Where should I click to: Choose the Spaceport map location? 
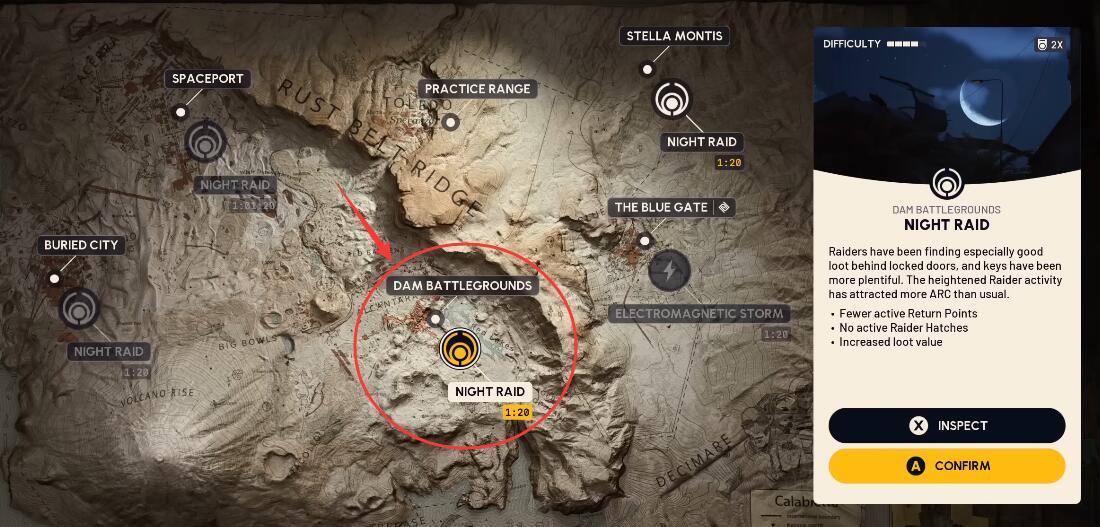[208, 79]
